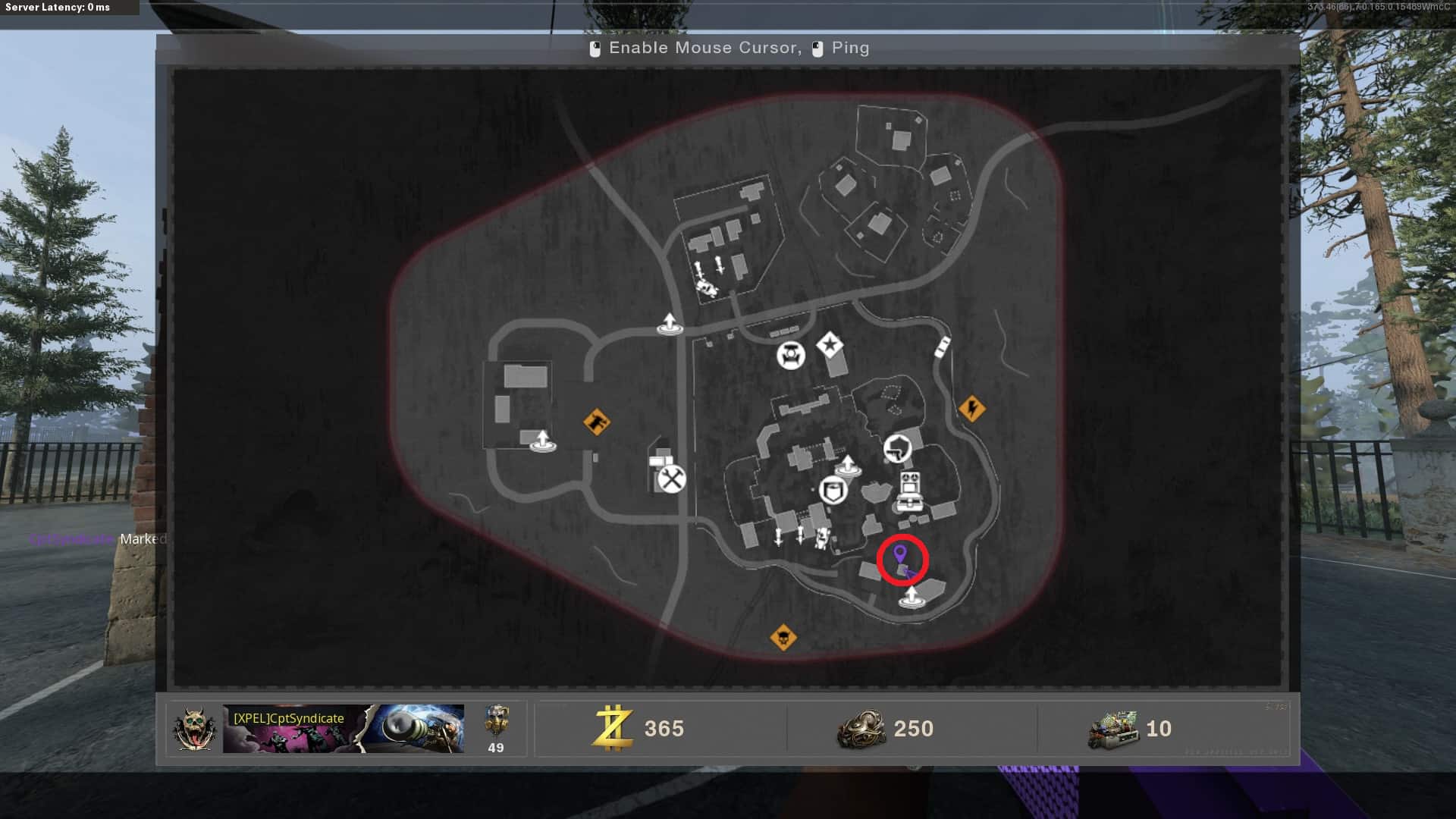Select the orange beast diamond marker
This screenshot has width=1456, height=819.
click(x=597, y=422)
